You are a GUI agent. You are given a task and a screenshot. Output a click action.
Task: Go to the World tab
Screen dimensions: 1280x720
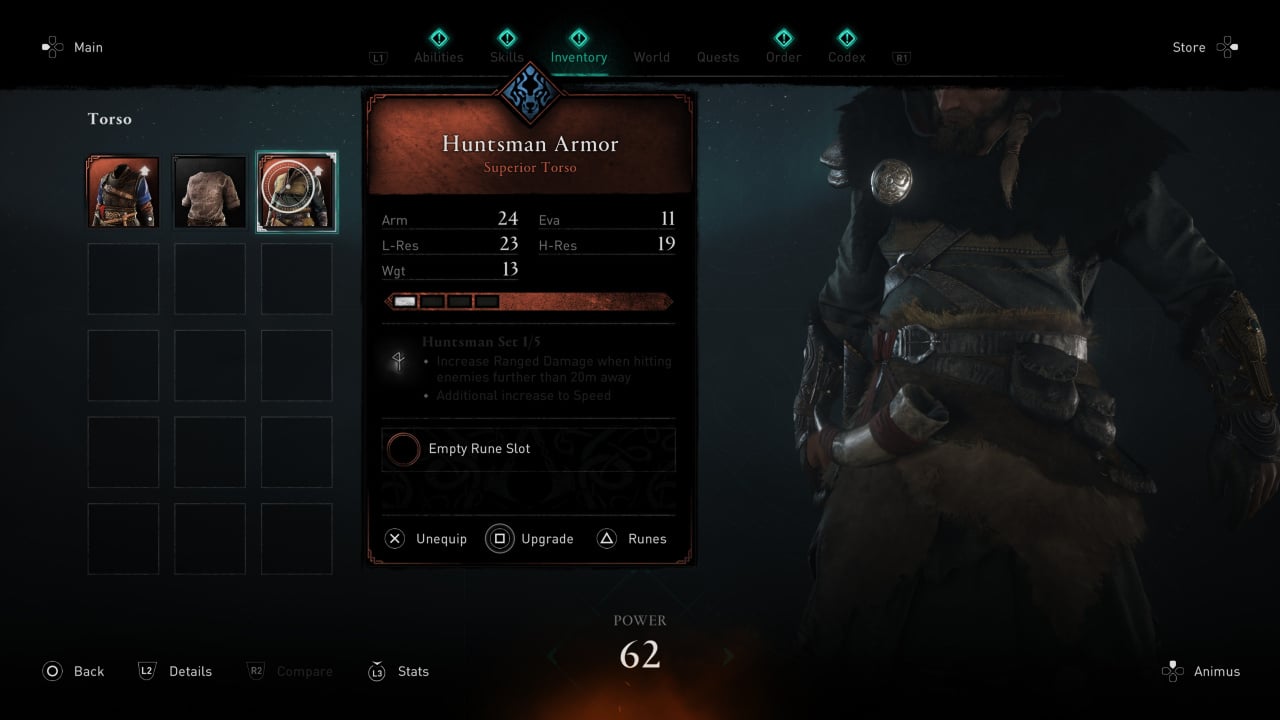[651, 57]
